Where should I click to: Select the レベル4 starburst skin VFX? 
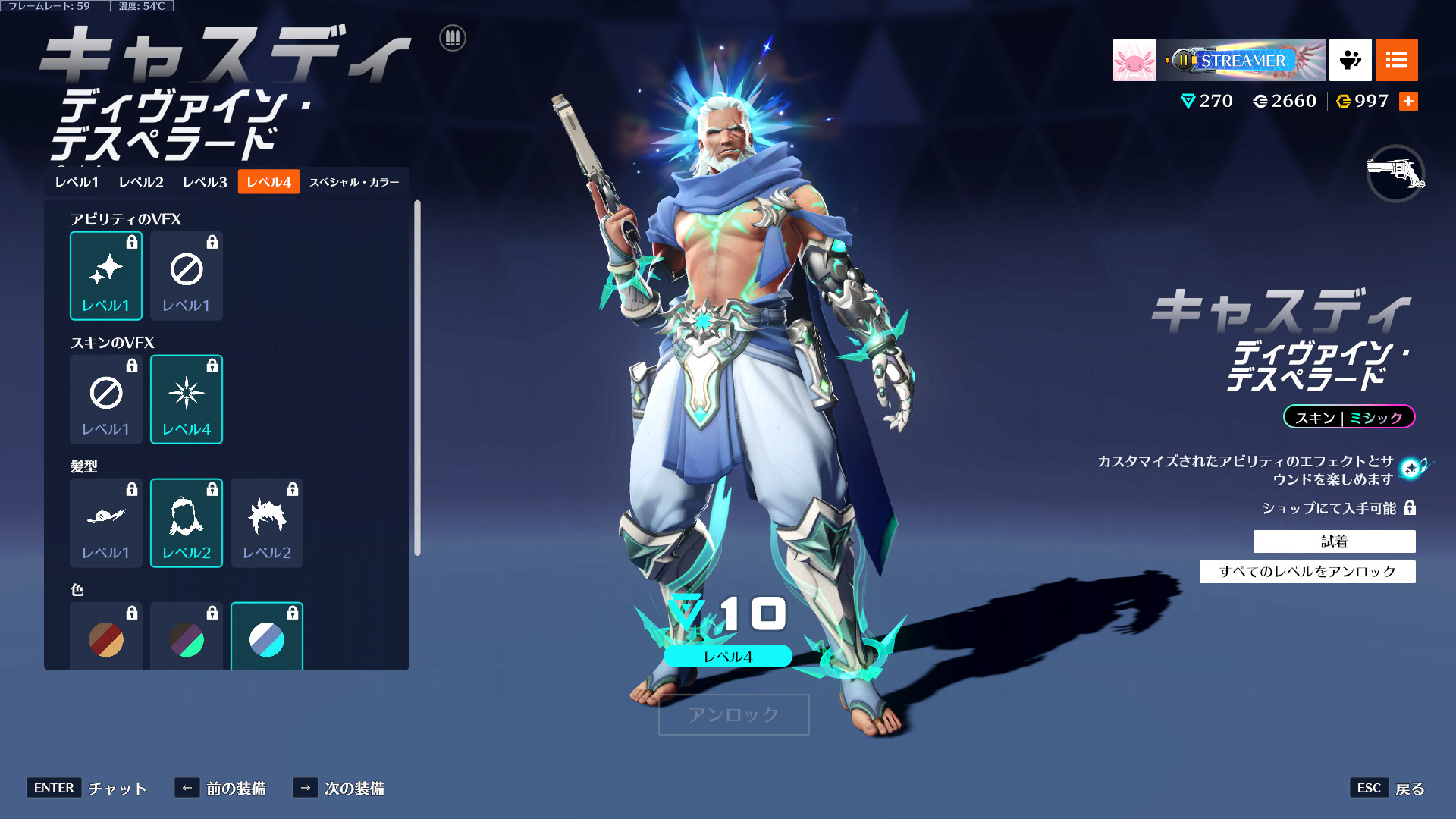187,400
